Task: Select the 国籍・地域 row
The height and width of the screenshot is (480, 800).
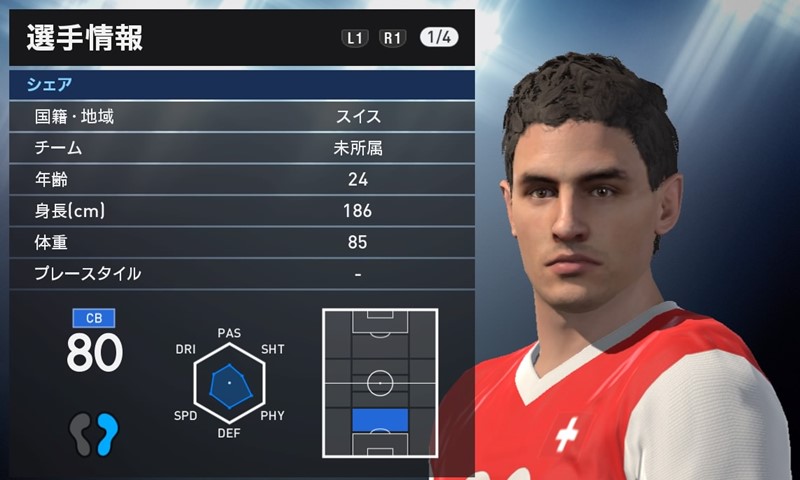Action: [x=240, y=117]
